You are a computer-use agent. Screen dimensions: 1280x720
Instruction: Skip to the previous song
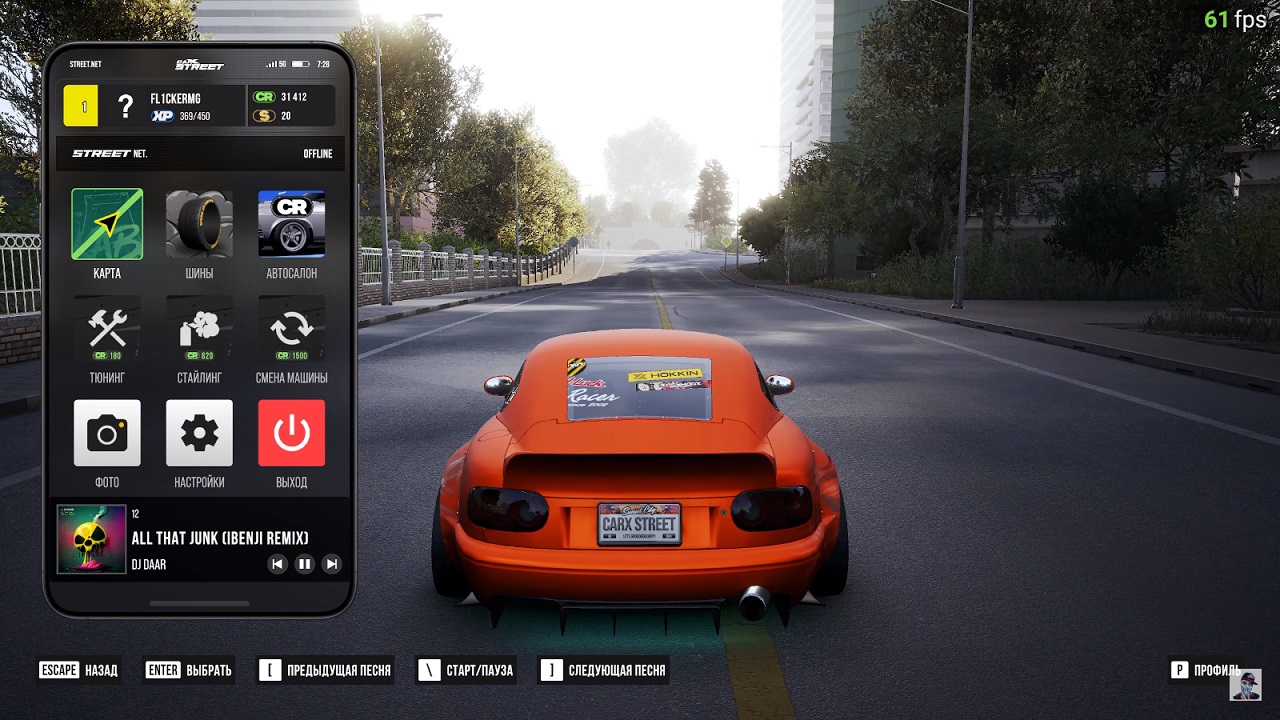(277, 564)
